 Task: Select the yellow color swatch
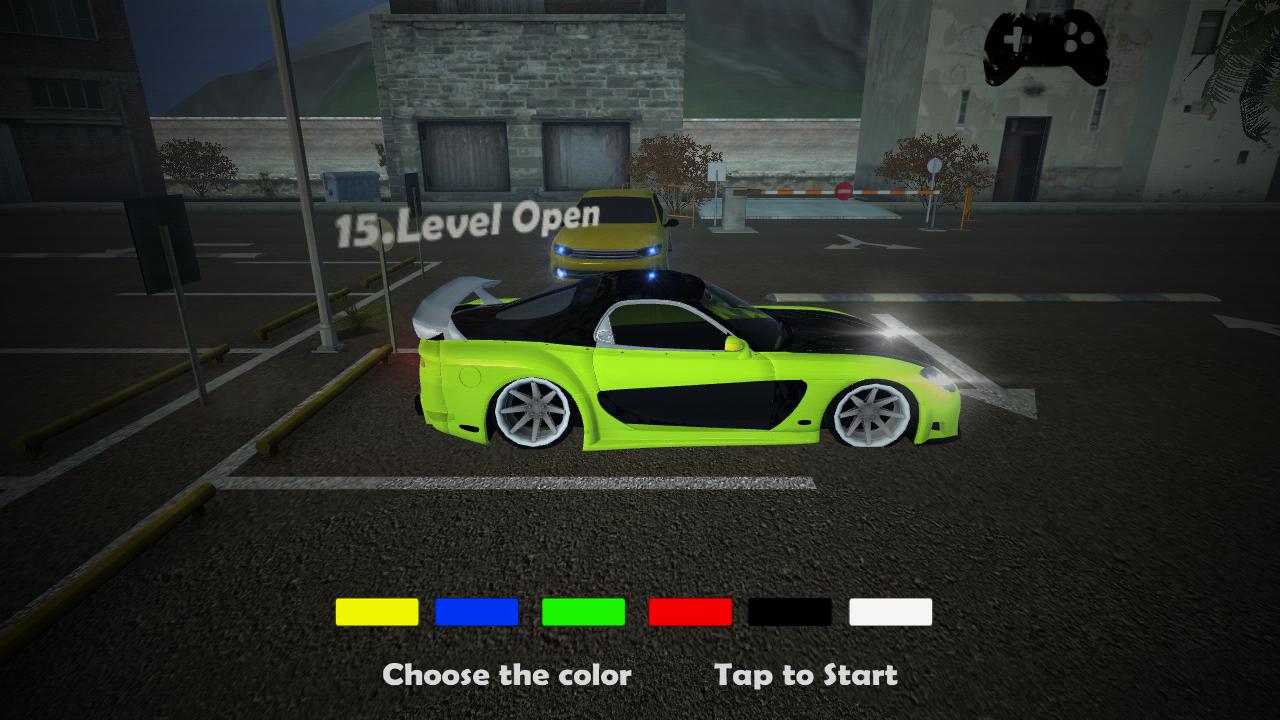[377, 611]
